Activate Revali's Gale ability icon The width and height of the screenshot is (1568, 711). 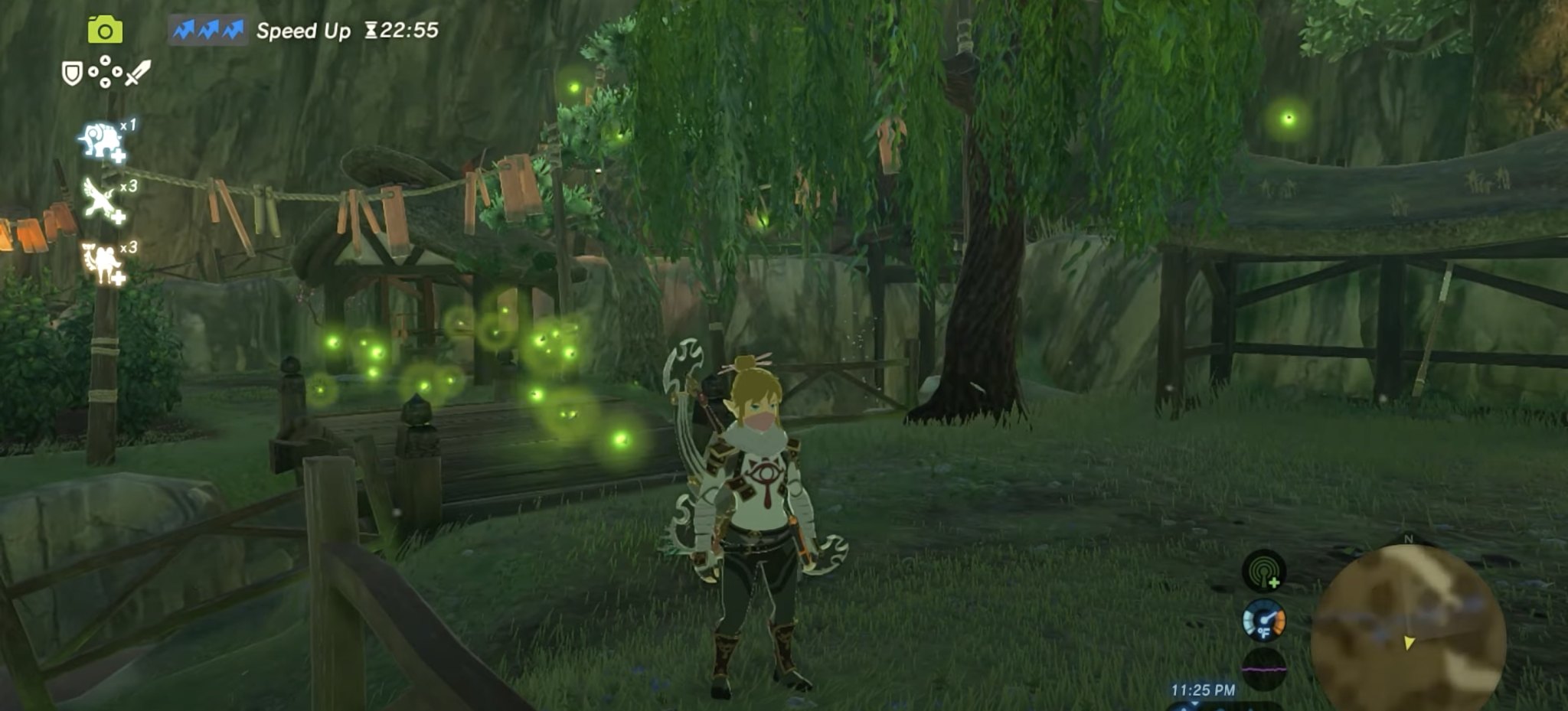click(99, 198)
